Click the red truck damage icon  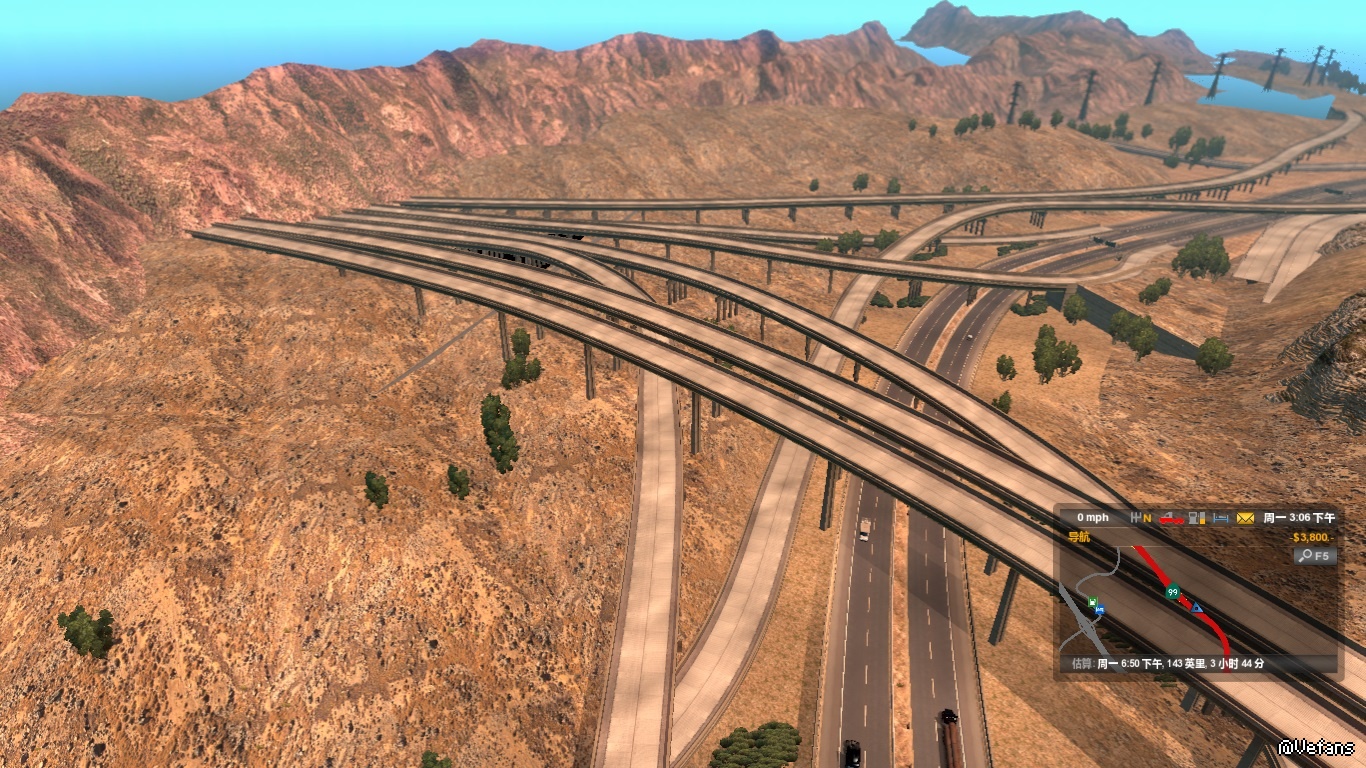tap(1170, 518)
